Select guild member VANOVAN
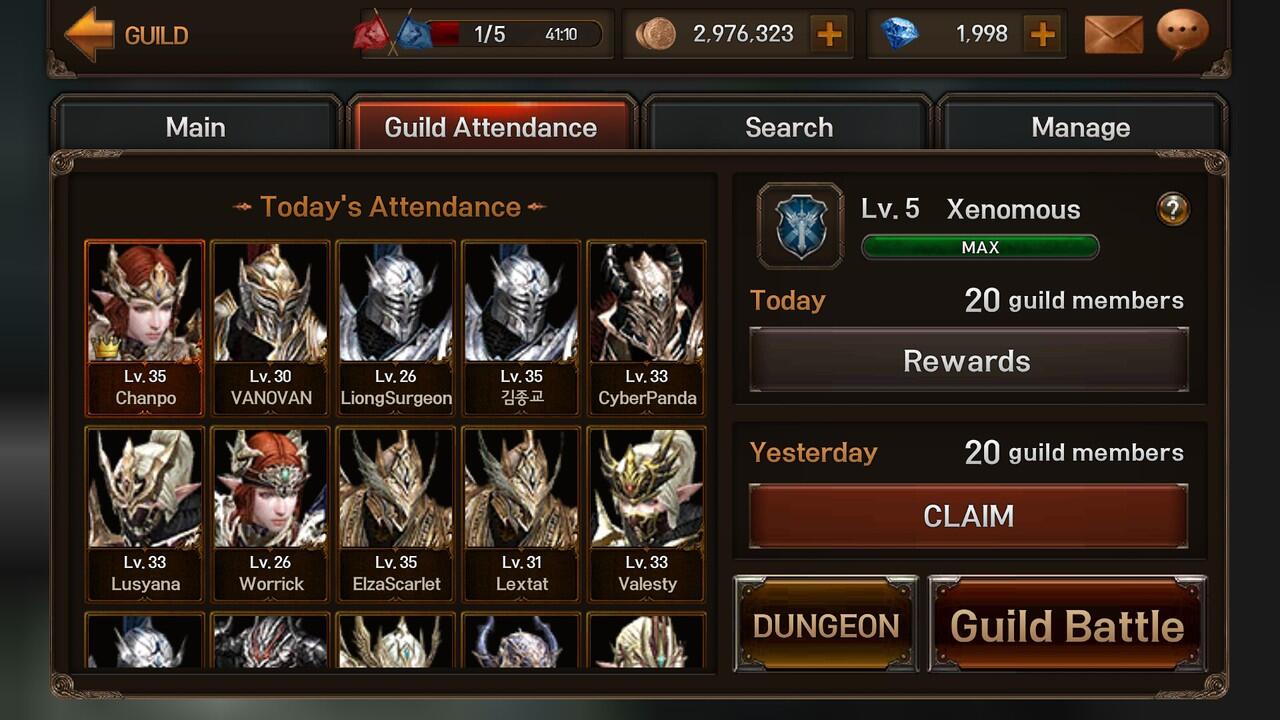 tap(271, 327)
